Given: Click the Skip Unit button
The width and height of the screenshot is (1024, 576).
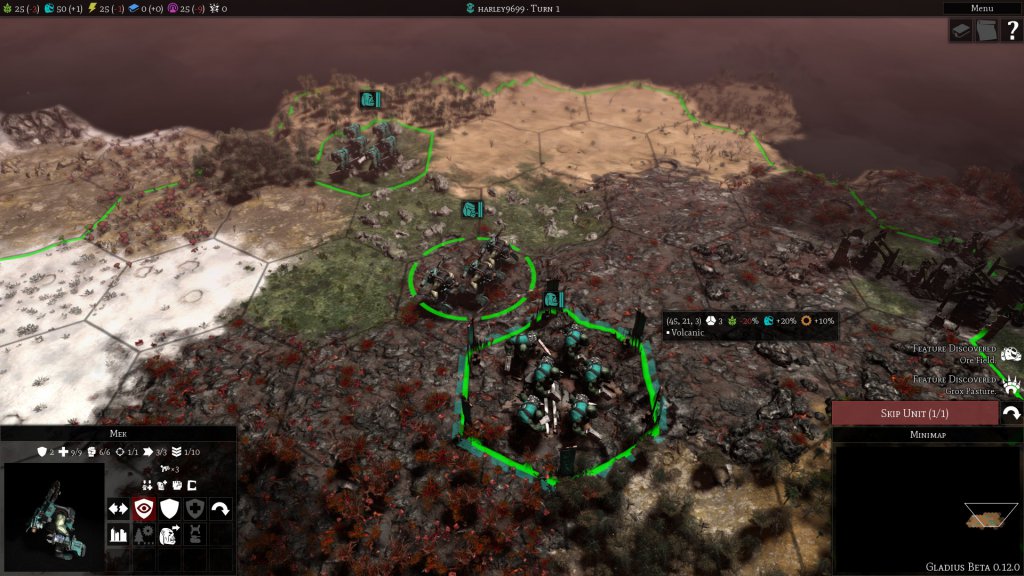Looking at the screenshot, I should click(x=914, y=413).
